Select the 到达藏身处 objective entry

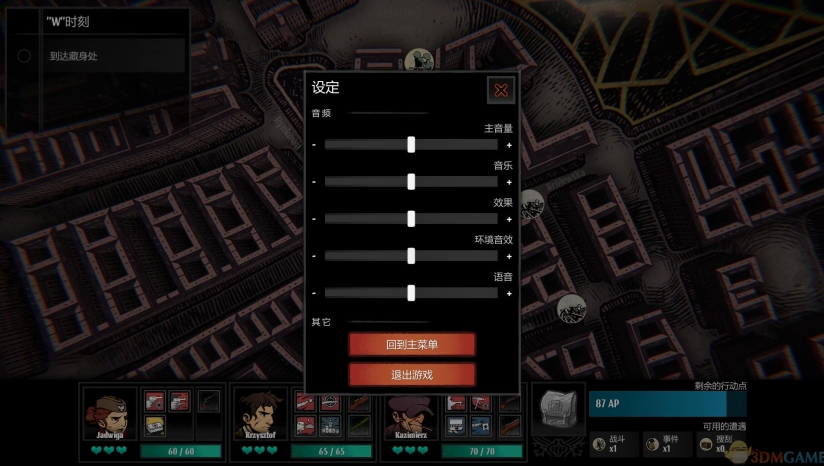click(100, 56)
